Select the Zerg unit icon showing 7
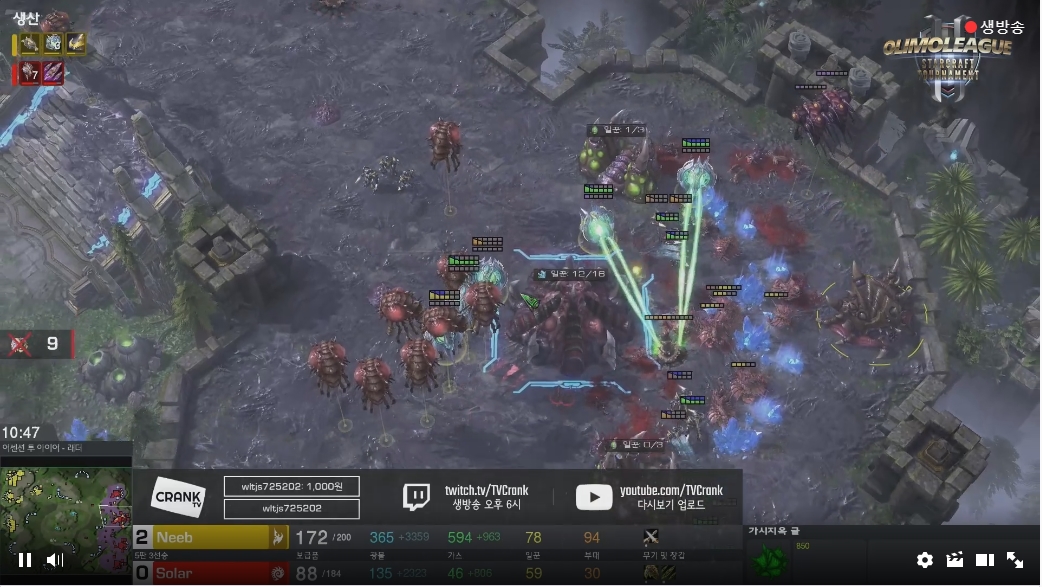Screen dimensions: 1042x587 (29, 73)
